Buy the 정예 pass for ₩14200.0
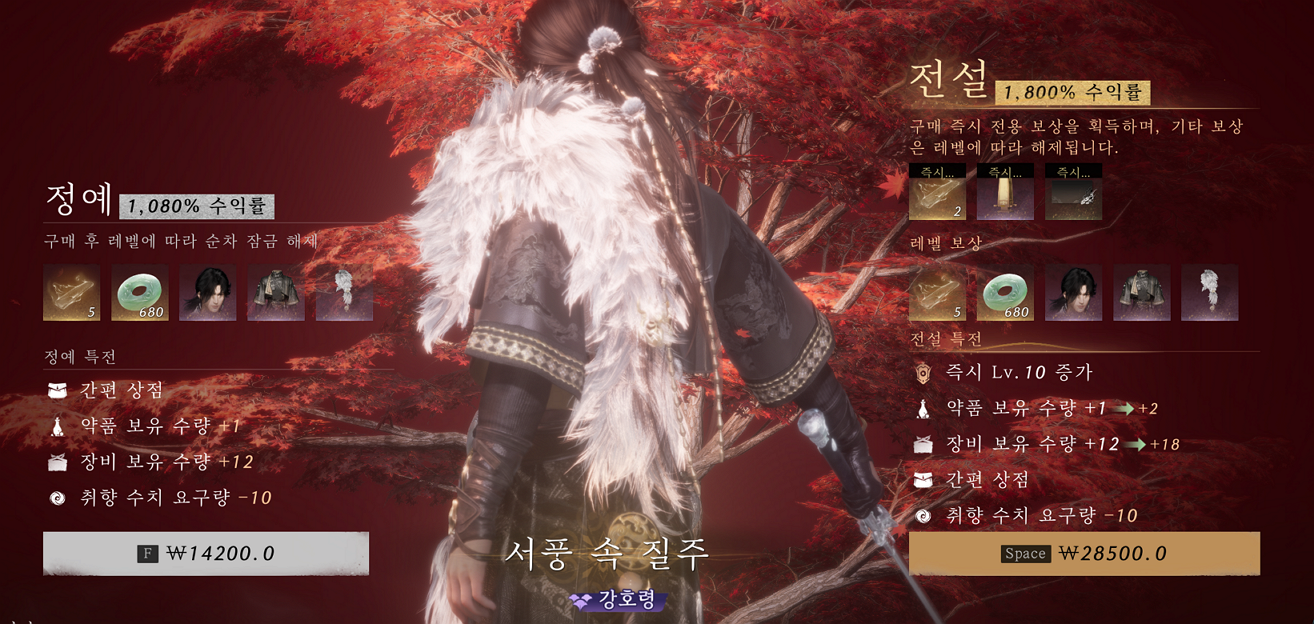 click(x=206, y=553)
